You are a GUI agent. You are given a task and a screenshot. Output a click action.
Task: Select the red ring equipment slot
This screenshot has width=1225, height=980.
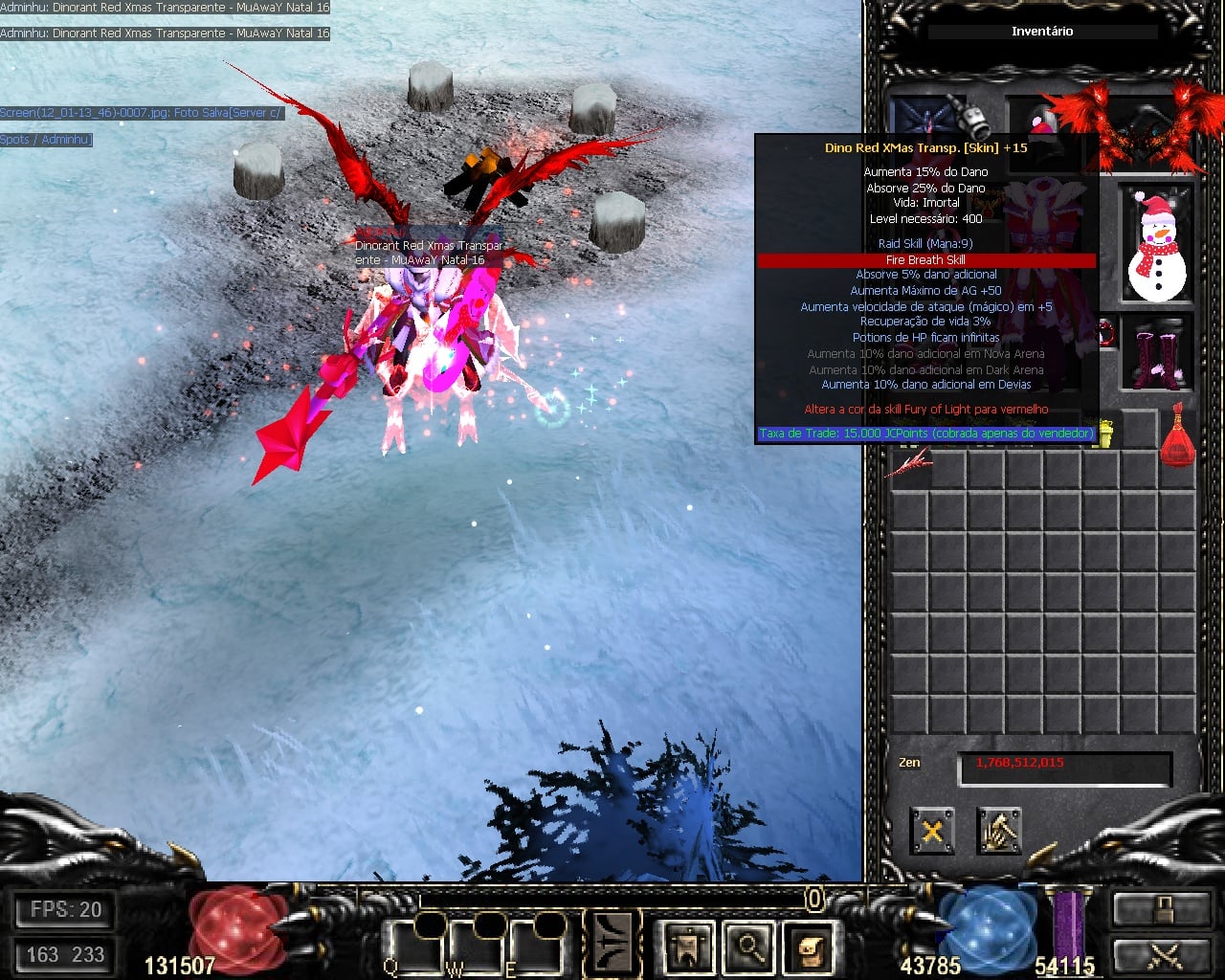(1106, 333)
